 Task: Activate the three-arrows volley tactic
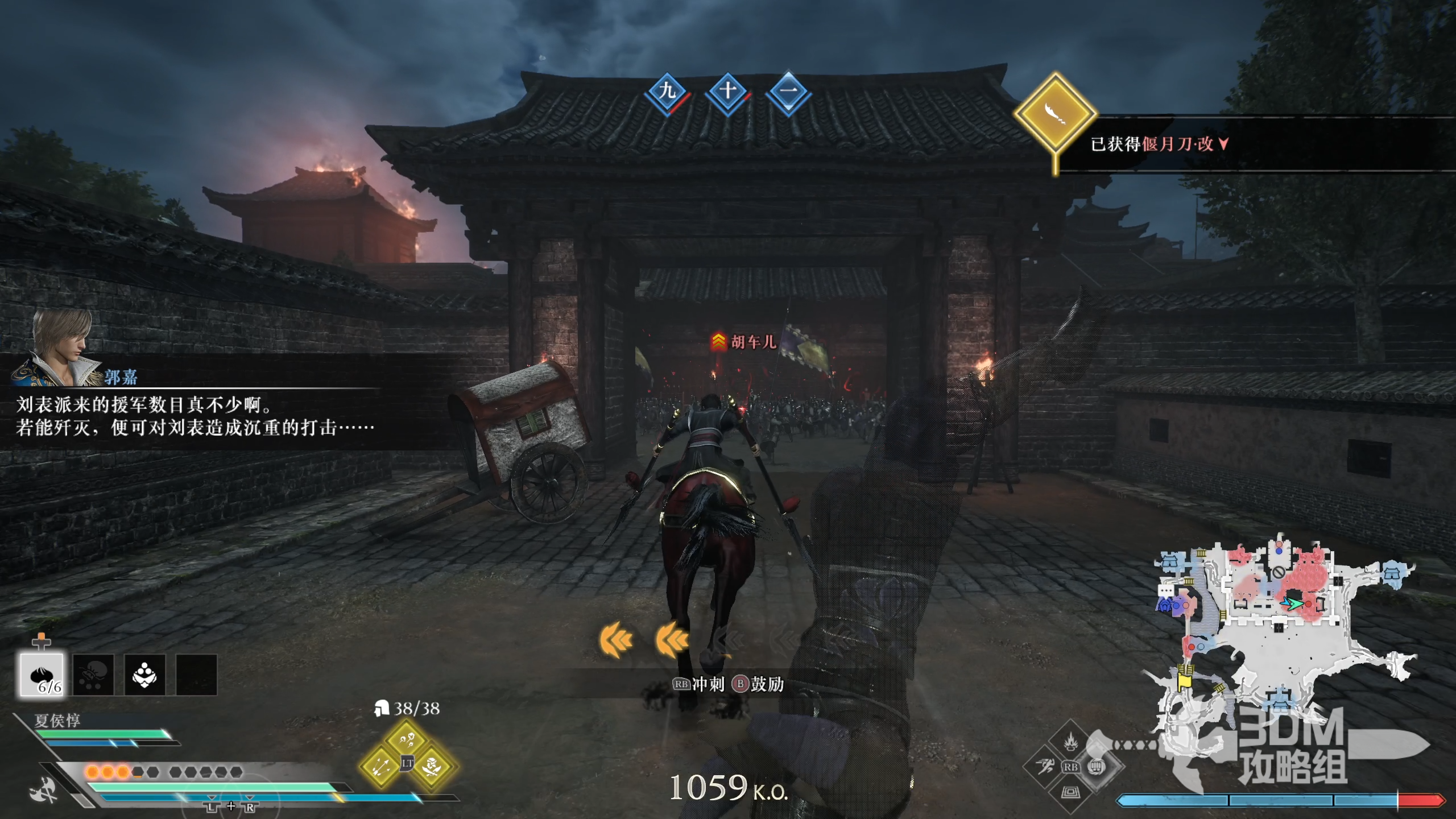coord(380,766)
